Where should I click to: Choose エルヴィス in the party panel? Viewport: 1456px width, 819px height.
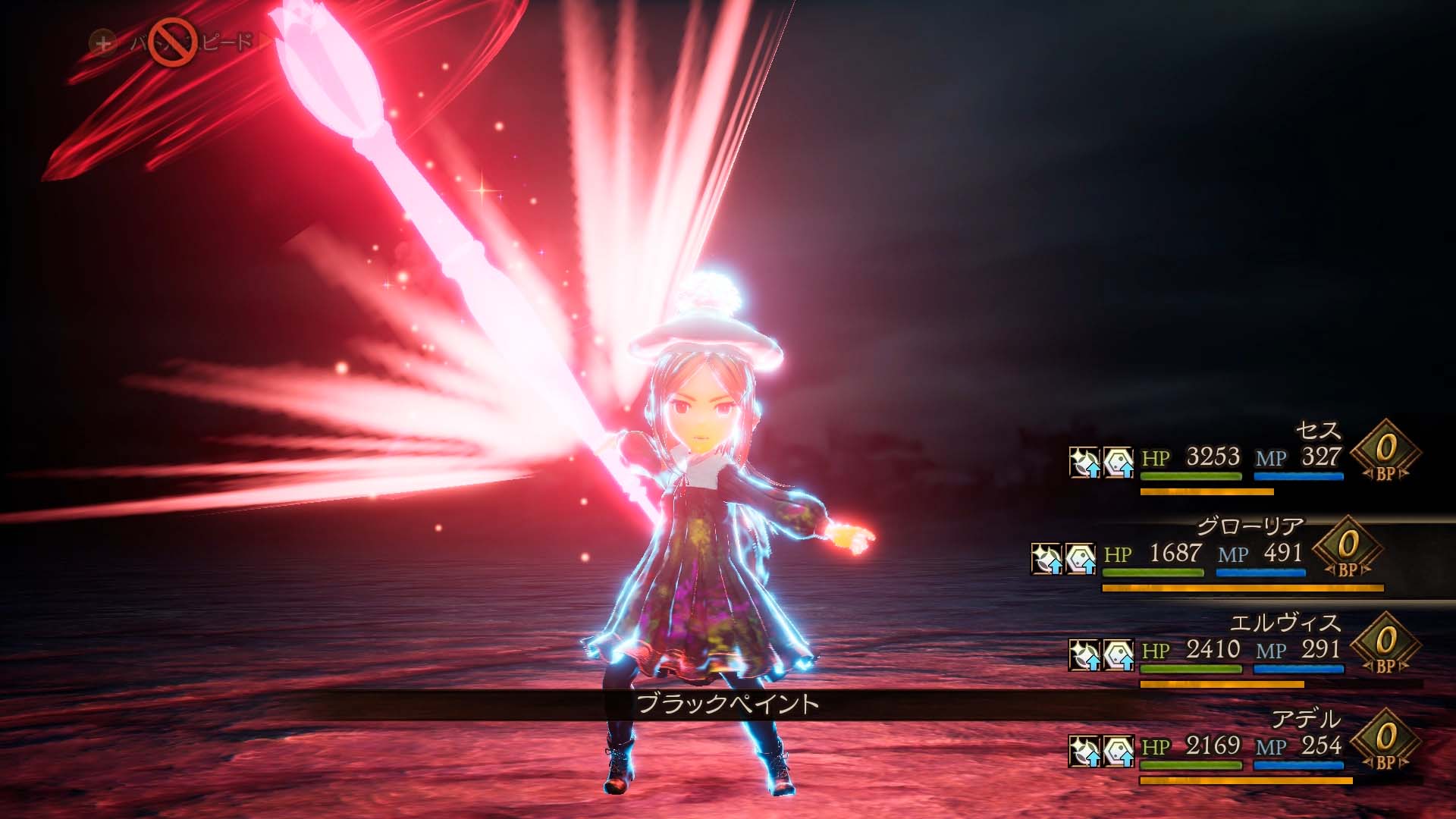pyautogui.click(x=1284, y=623)
